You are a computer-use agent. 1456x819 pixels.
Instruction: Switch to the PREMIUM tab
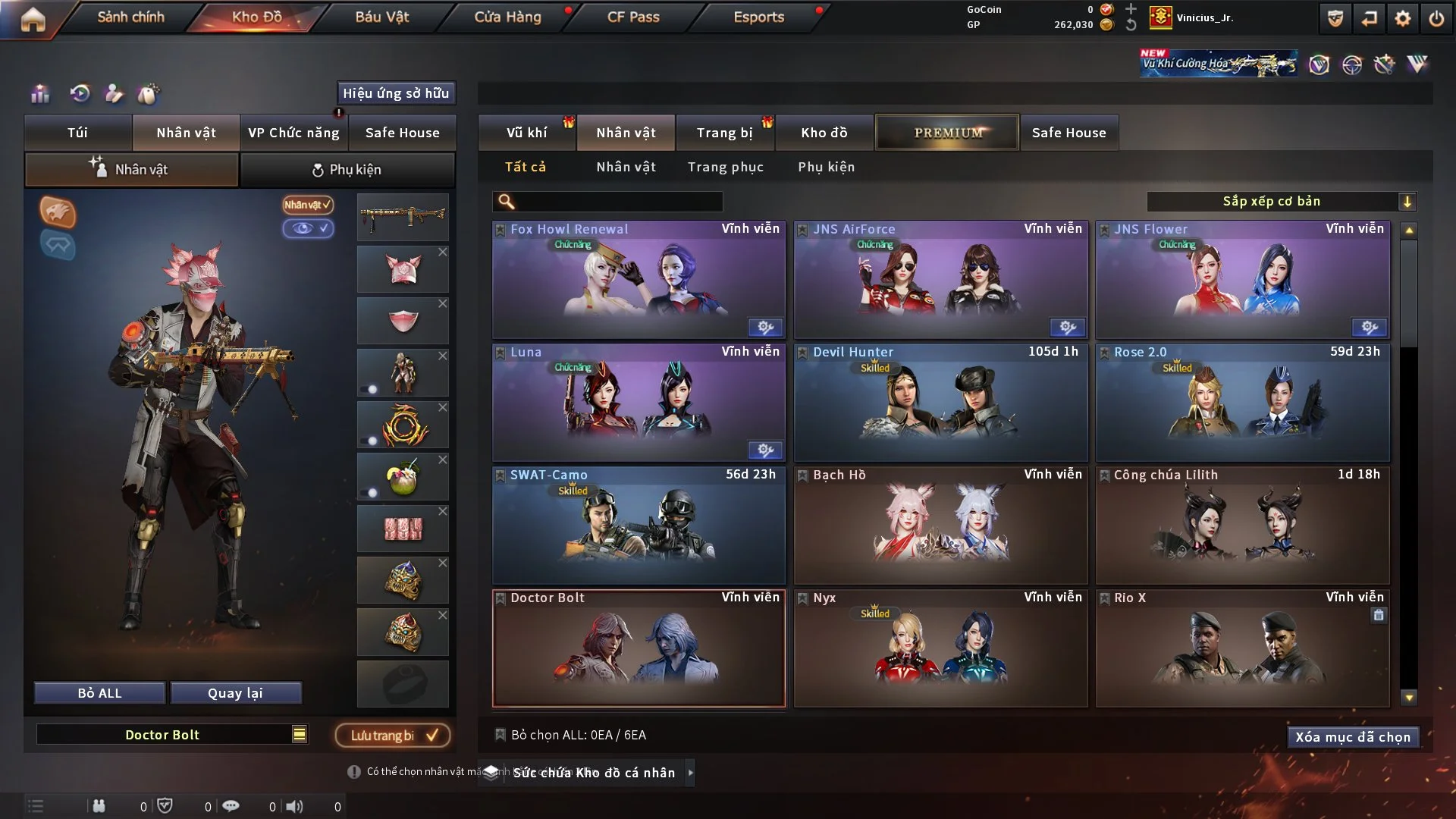[x=946, y=132]
